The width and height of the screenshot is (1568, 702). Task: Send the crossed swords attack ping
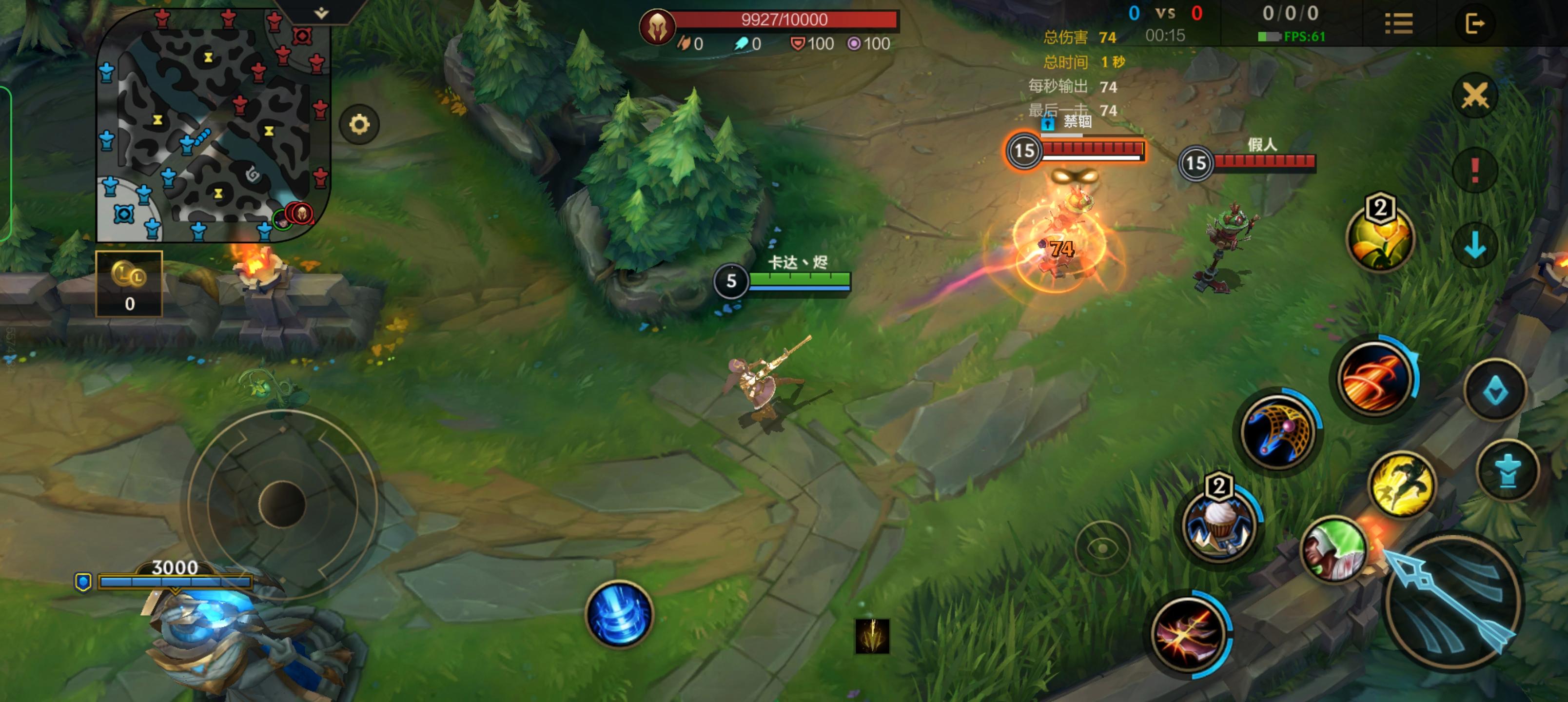(1474, 96)
